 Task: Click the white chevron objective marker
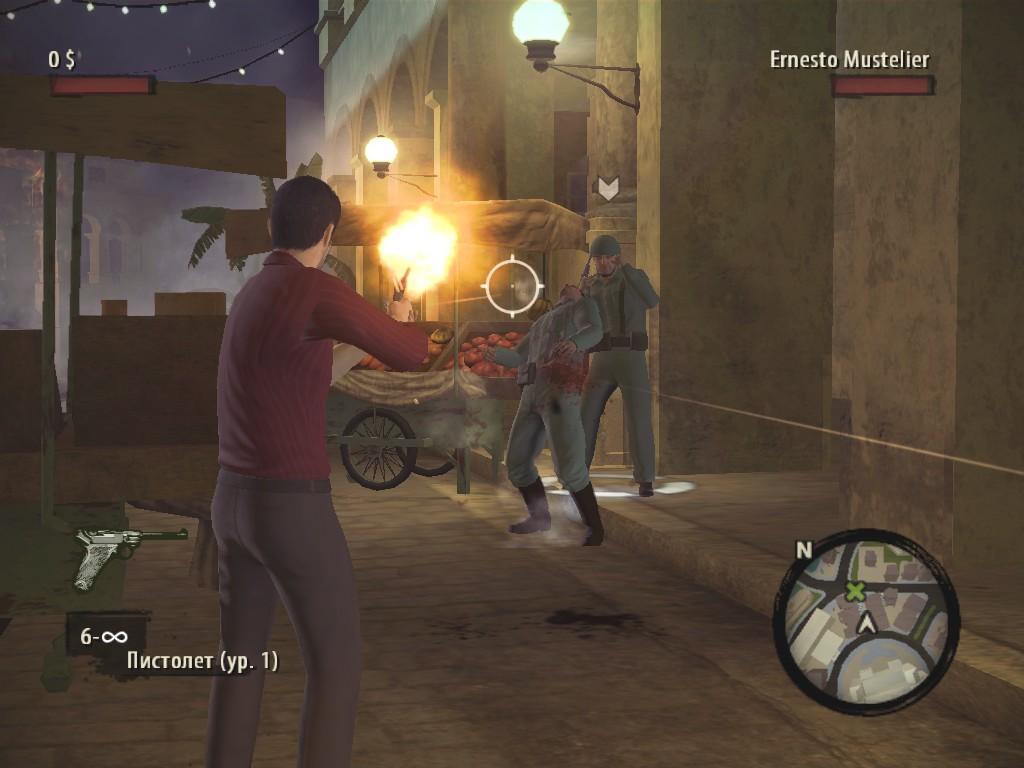(x=607, y=187)
